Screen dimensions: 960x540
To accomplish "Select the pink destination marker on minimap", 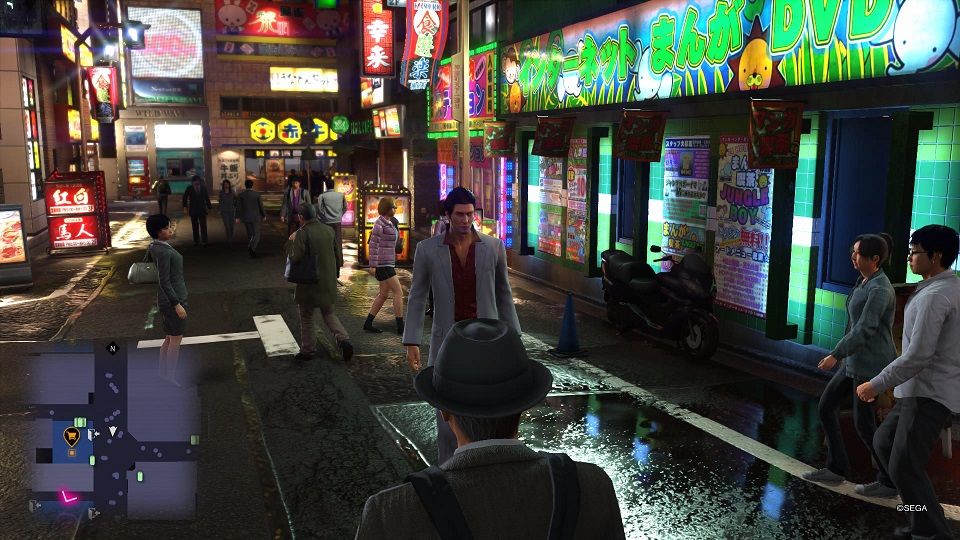I will [x=69, y=496].
